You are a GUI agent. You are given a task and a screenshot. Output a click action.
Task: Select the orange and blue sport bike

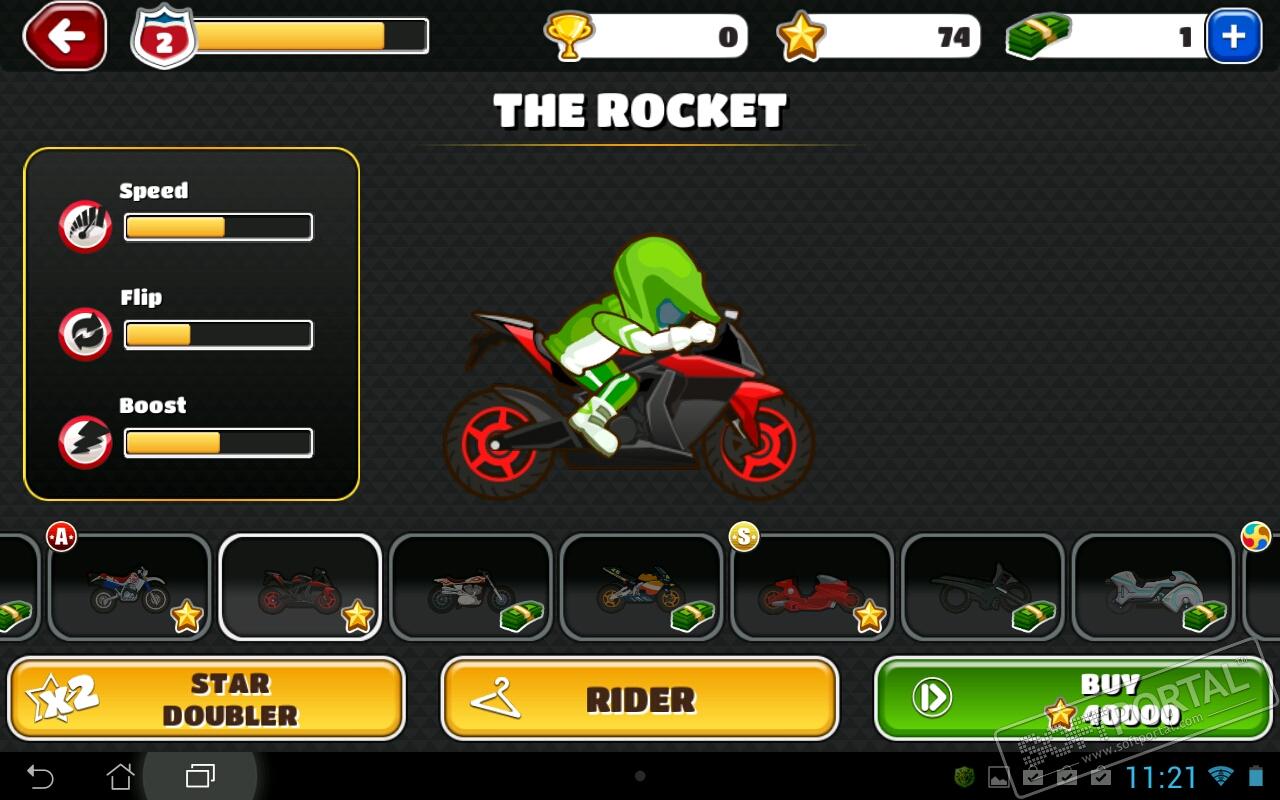point(642,587)
